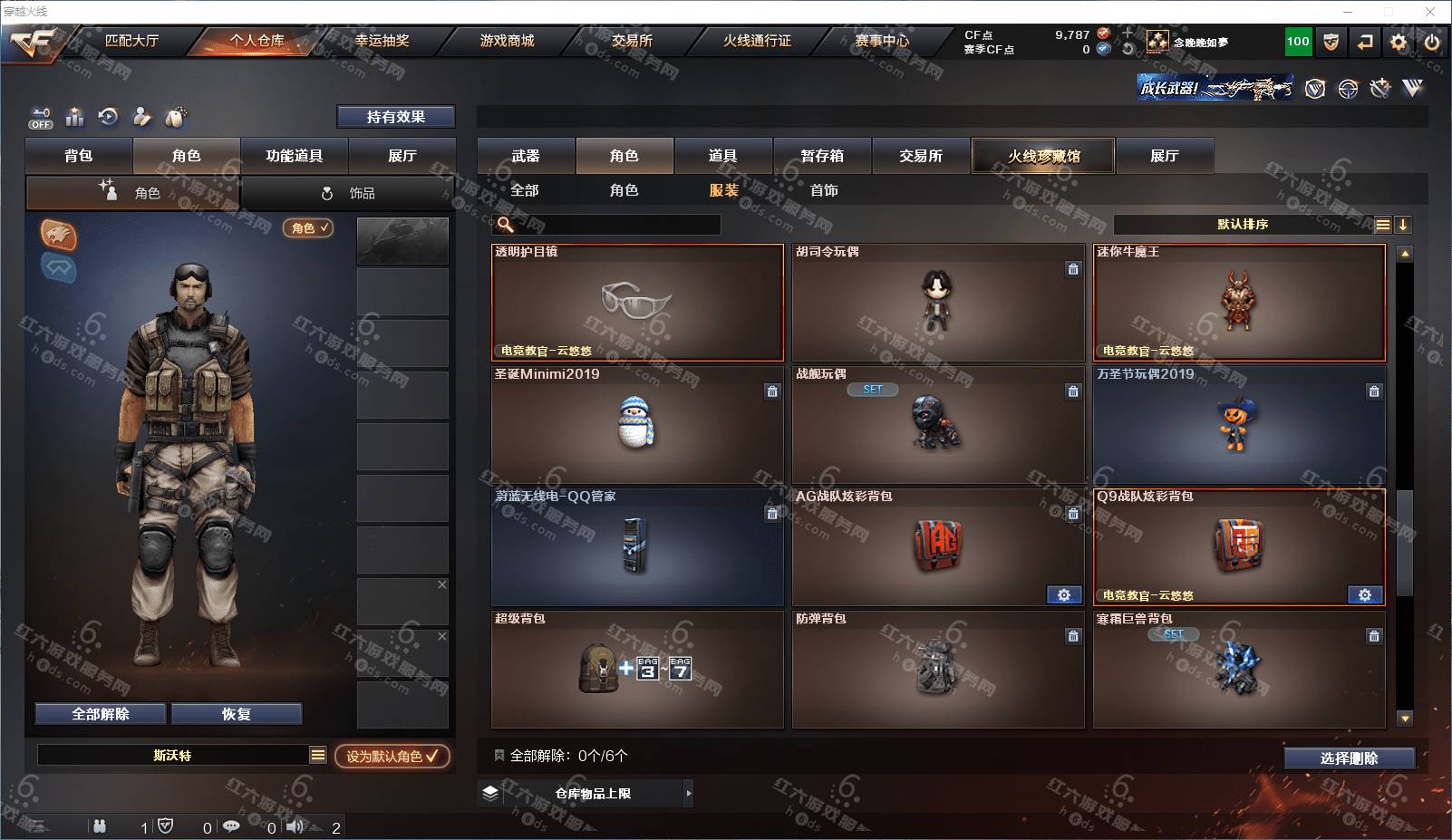Open the 匹配大厅 lobby menu
Screen dimensions: 1452x840
tap(131, 41)
